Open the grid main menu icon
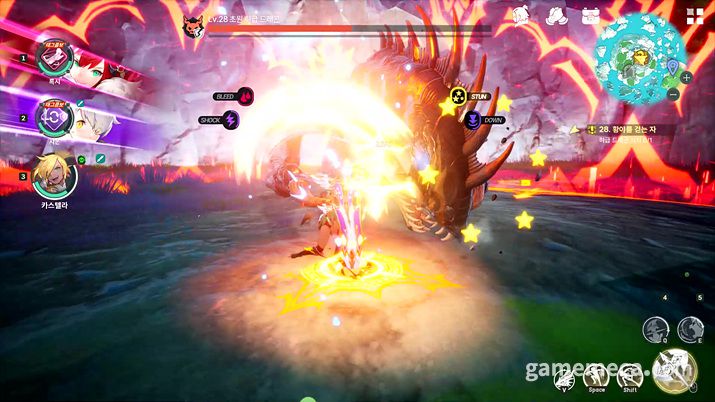The width and height of the screenshot is (715, 402). tap(694, 15)
